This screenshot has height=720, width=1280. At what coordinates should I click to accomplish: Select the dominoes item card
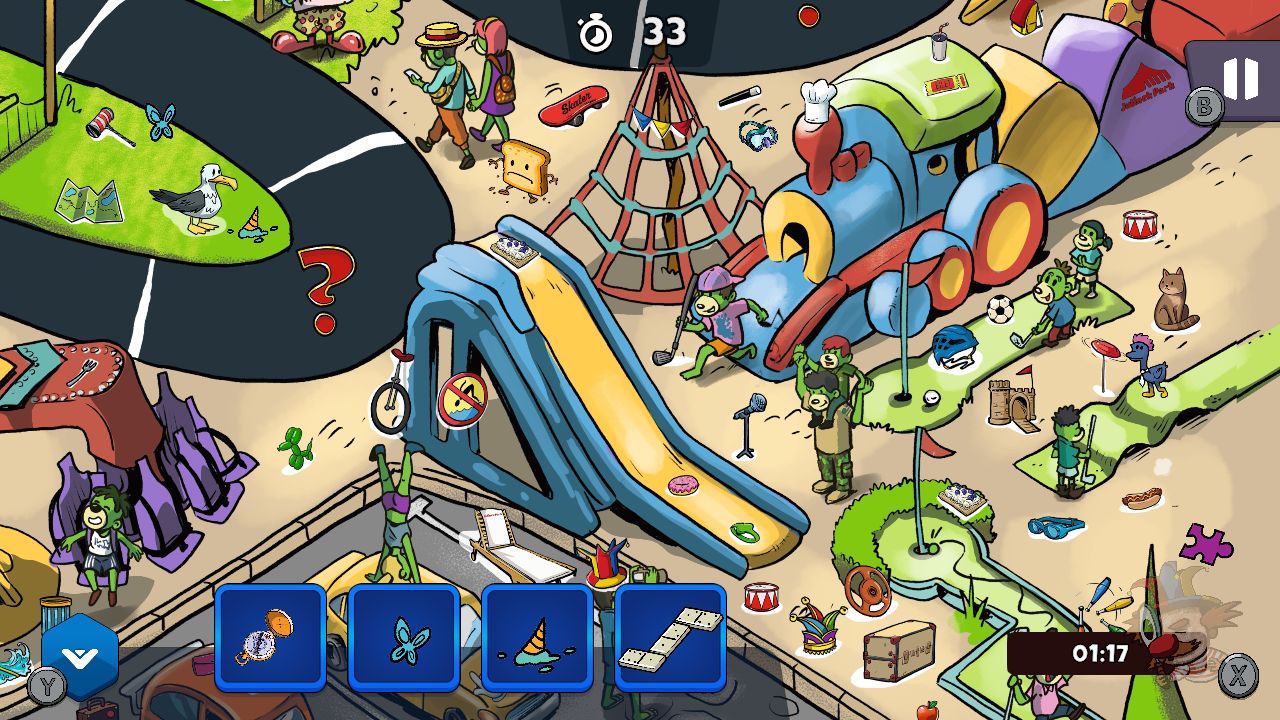(x=671, y=637)
